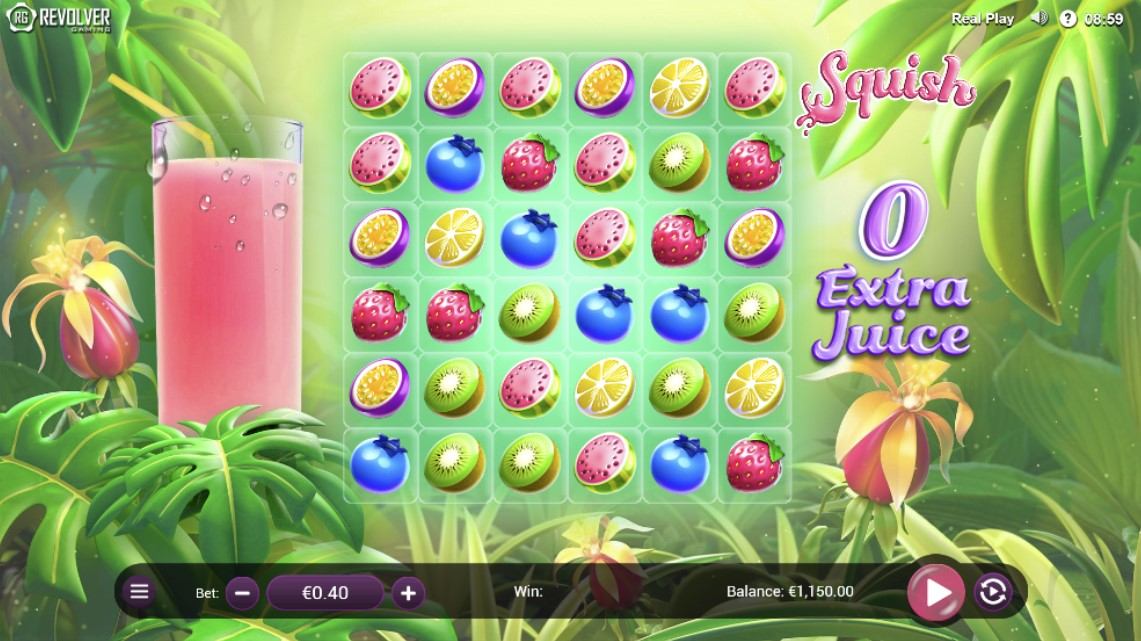Toggle the sound speaker icon
The width and height of the screenshot is (1141, 641).
tap(1040, 18)
